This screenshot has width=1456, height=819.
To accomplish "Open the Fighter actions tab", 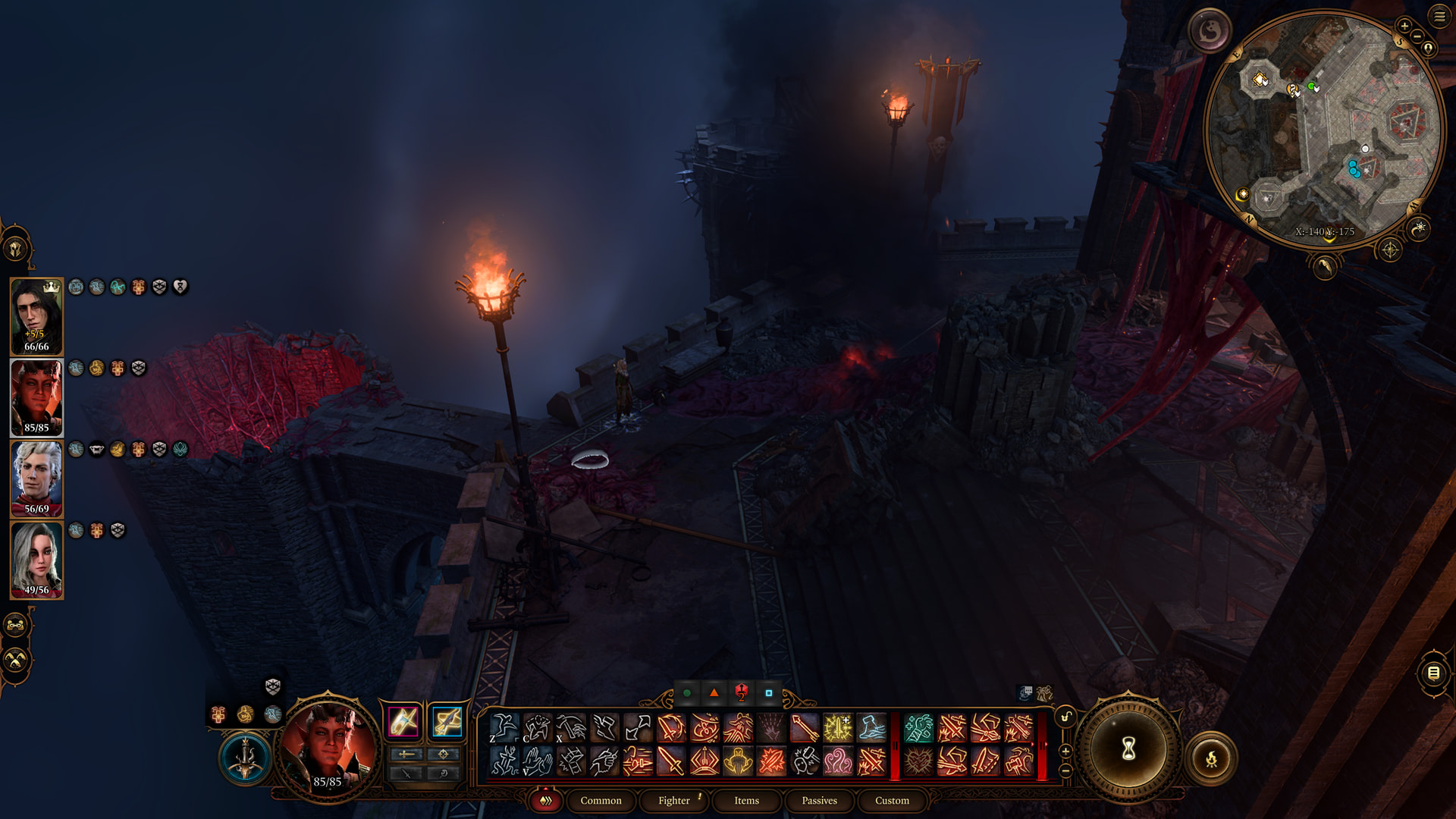I will tap(673, 800).
